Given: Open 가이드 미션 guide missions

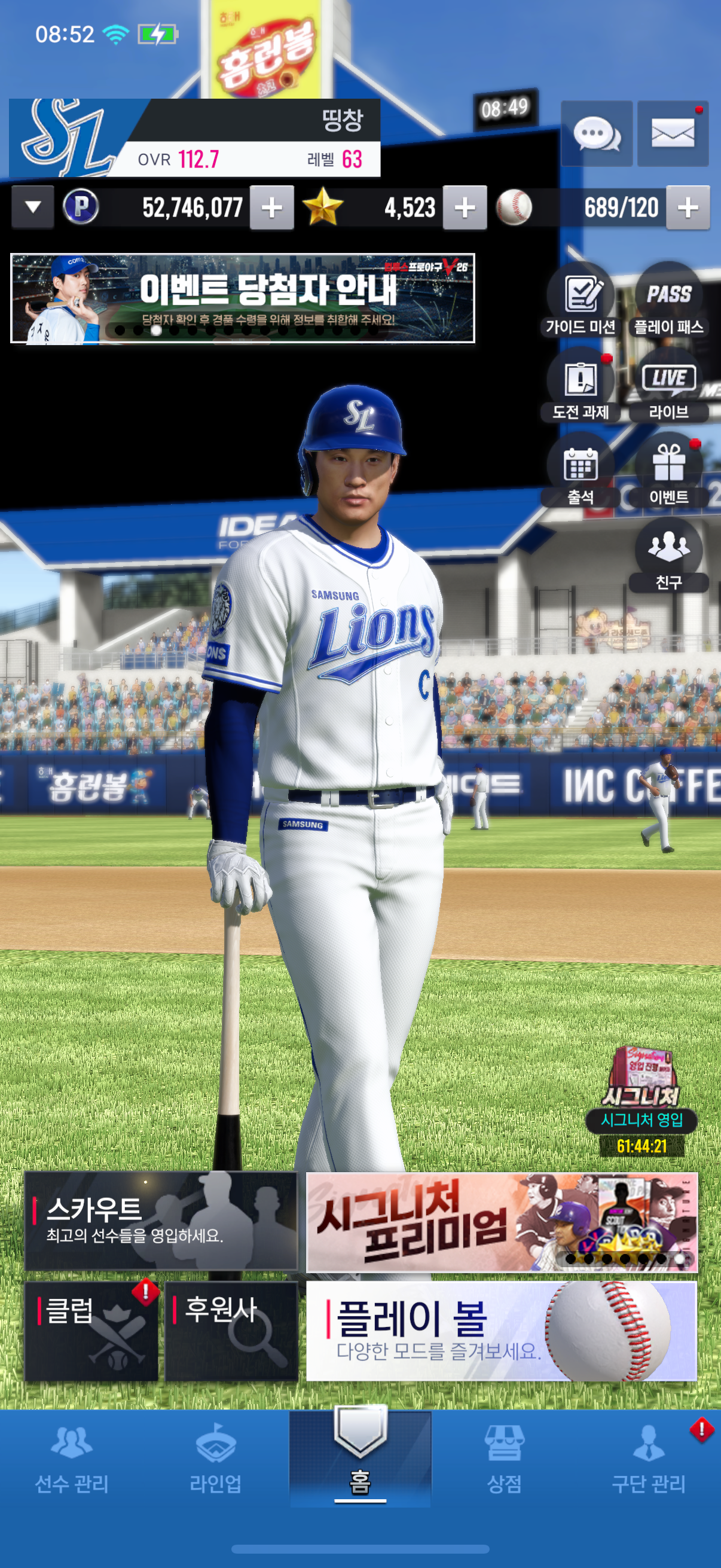Looking at the screenshot, I should tap(581, 301).
